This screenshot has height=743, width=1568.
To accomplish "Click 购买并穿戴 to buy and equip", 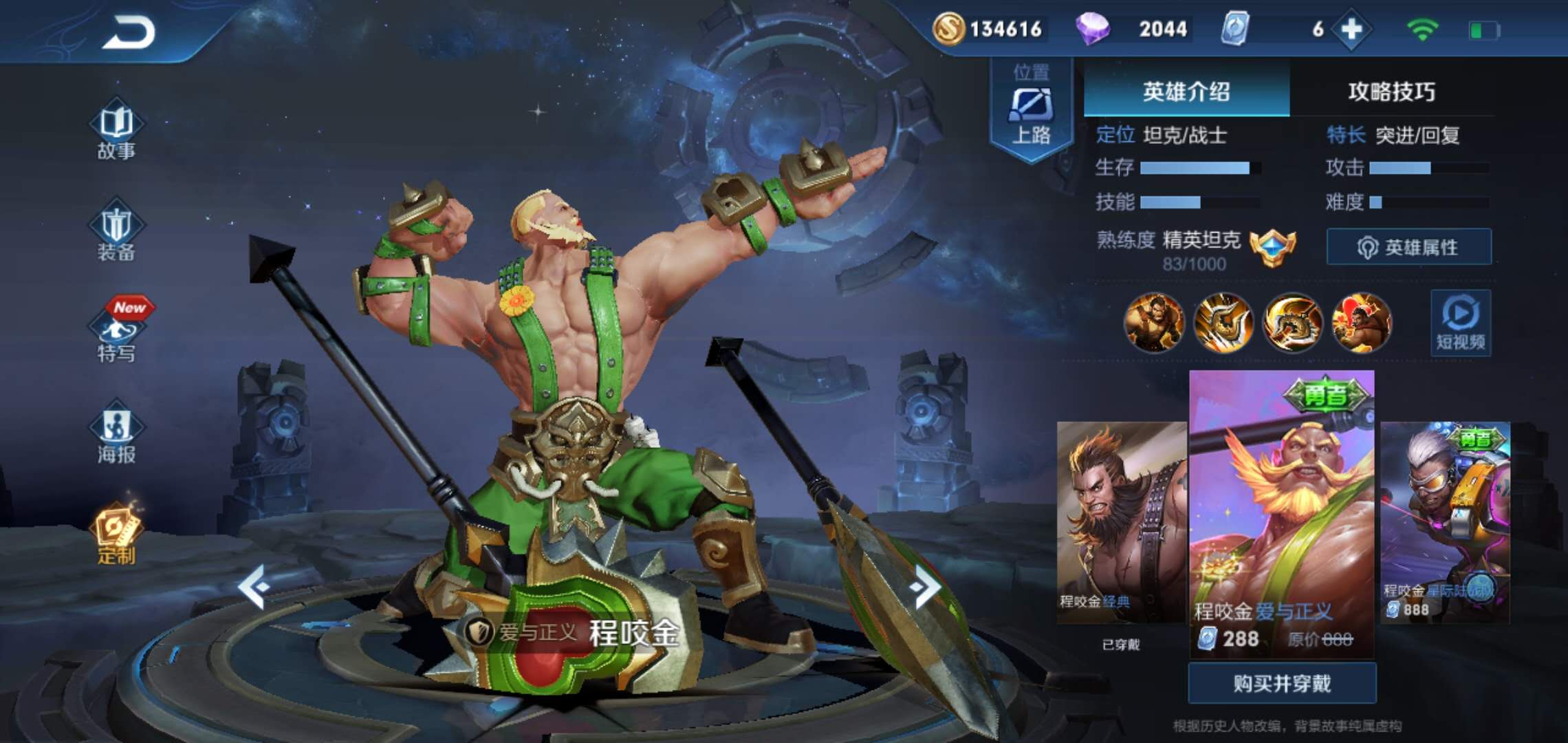I will point(1282,683).
